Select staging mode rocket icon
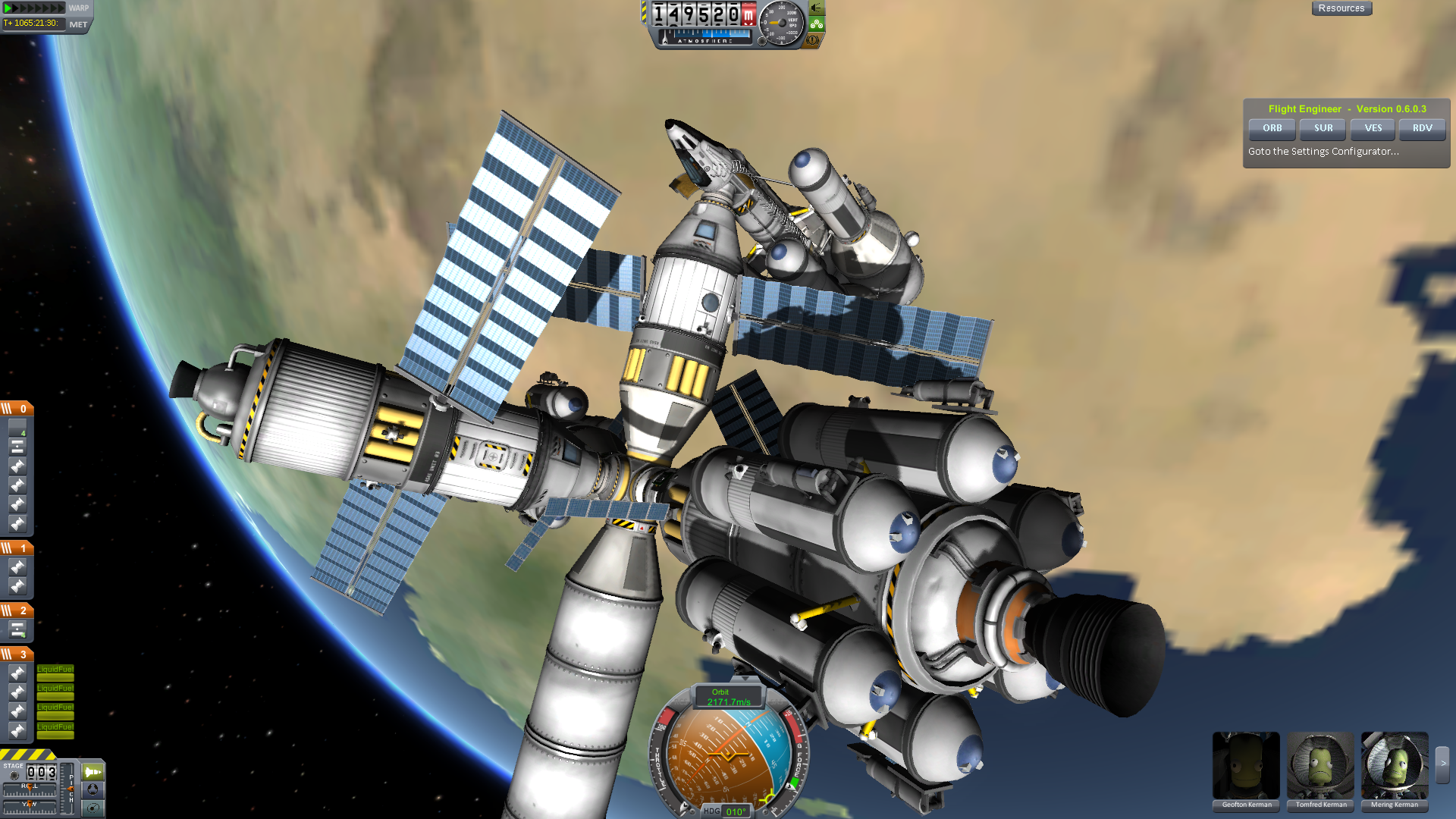 click(x=93, y=772)
